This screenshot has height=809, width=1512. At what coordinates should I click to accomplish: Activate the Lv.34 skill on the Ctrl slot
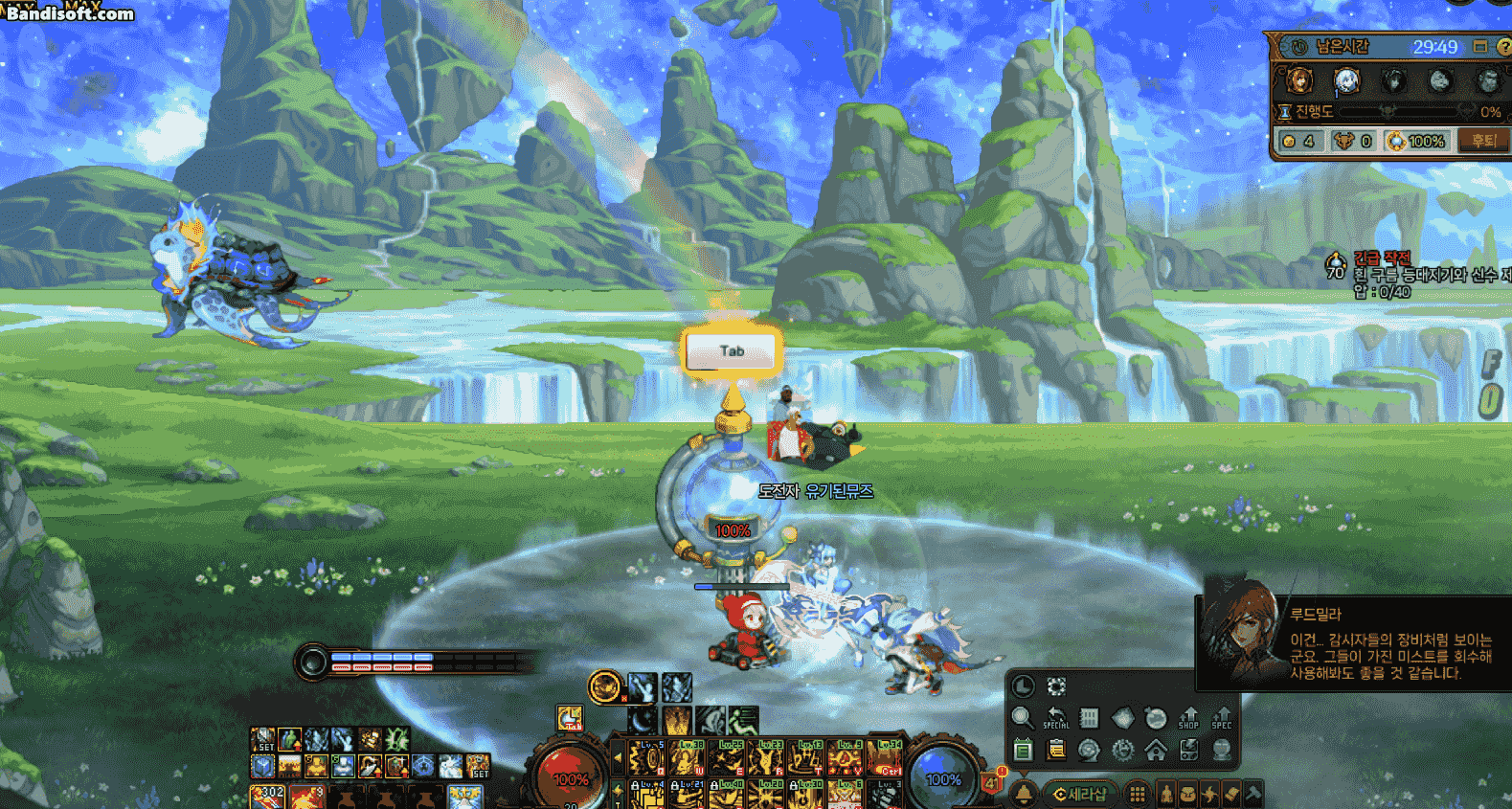click(885, 758)
